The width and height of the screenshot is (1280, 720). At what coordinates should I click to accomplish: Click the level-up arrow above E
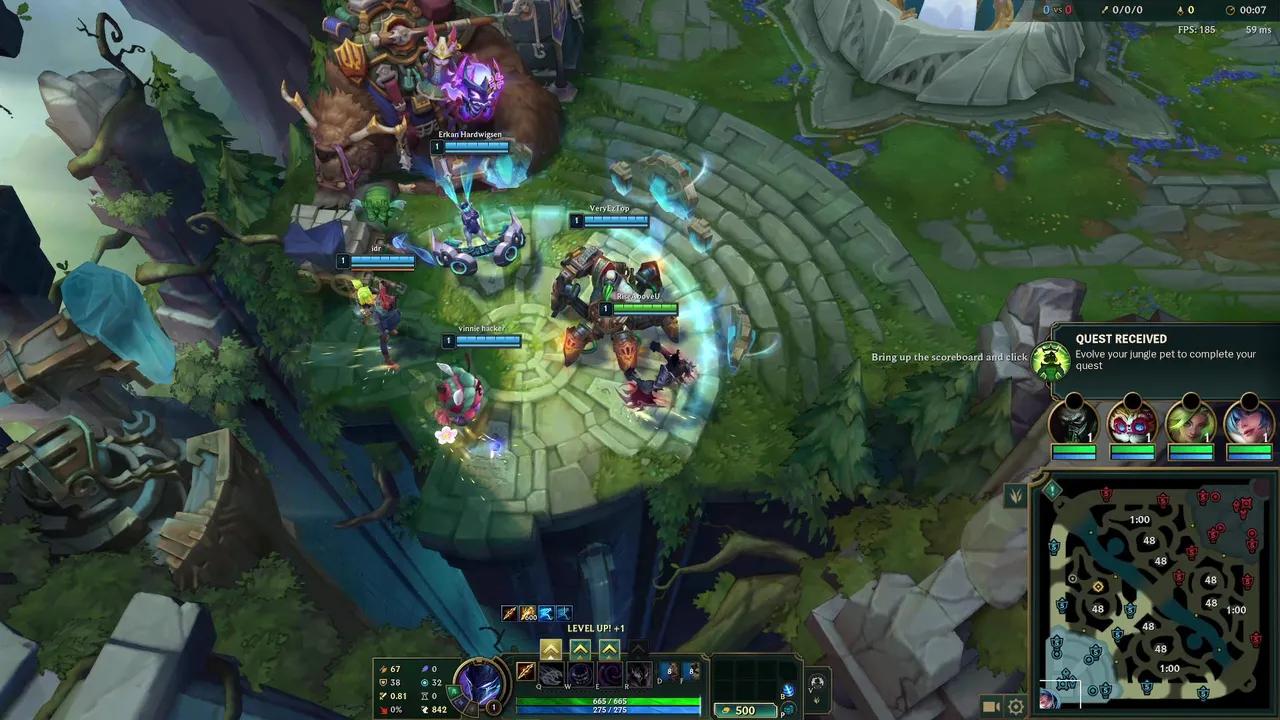point(610,649)
